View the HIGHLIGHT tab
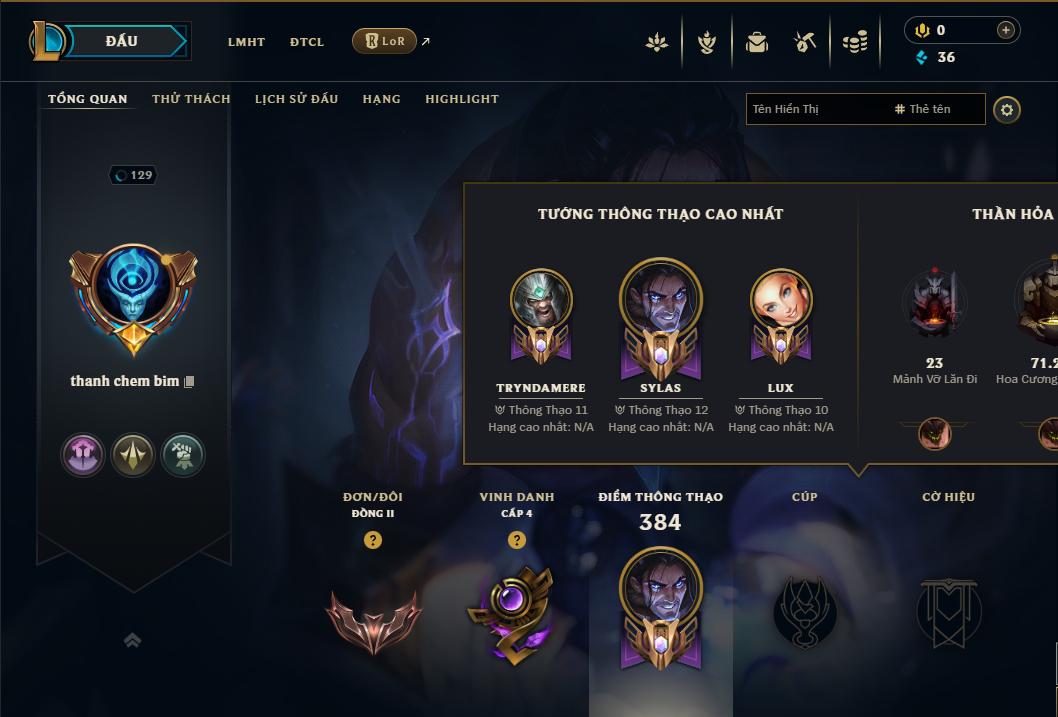The image size is (1058, 717). tap(461, 99)
